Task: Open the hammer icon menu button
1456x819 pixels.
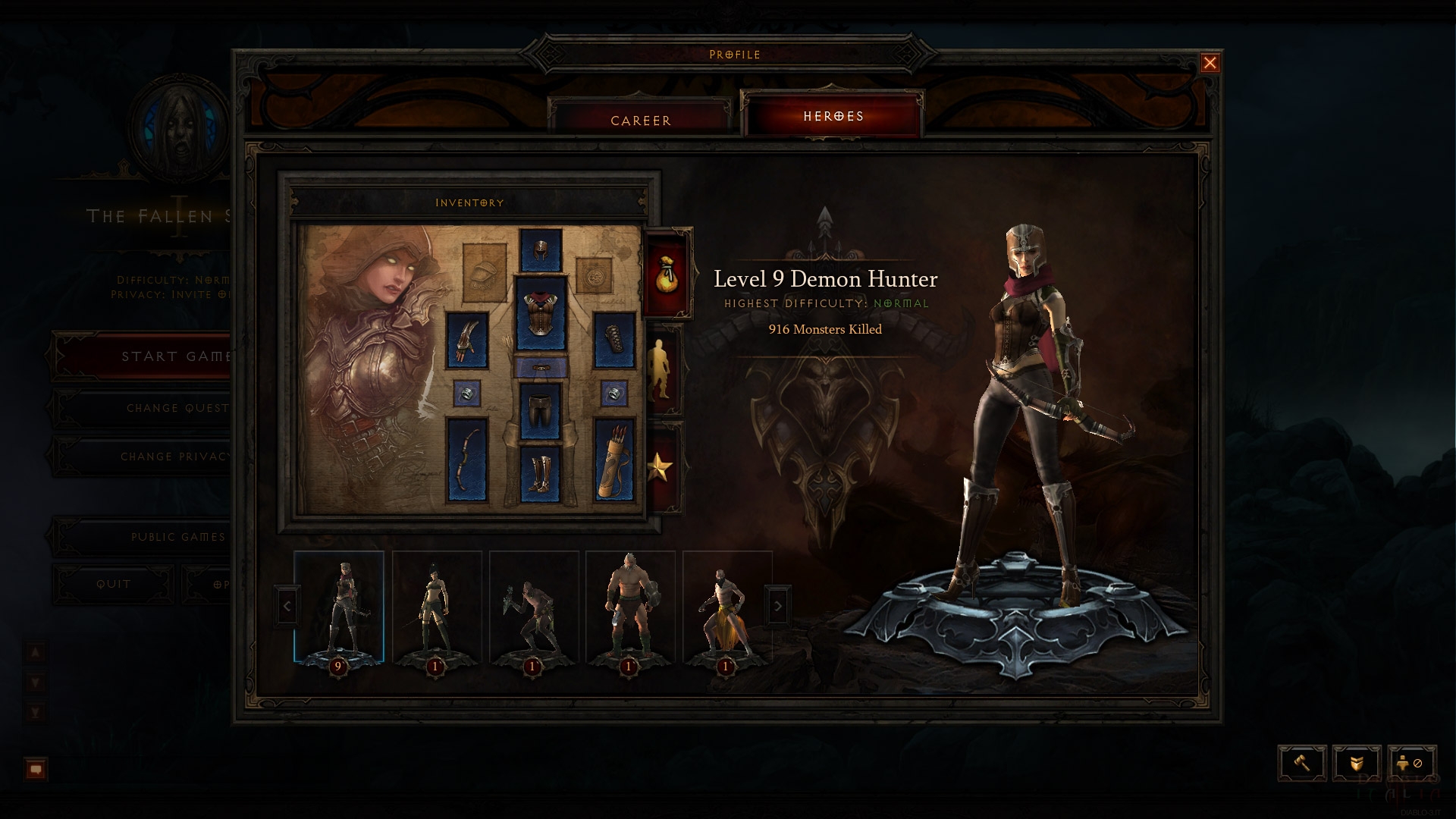Action: [x=1302, y=763]
